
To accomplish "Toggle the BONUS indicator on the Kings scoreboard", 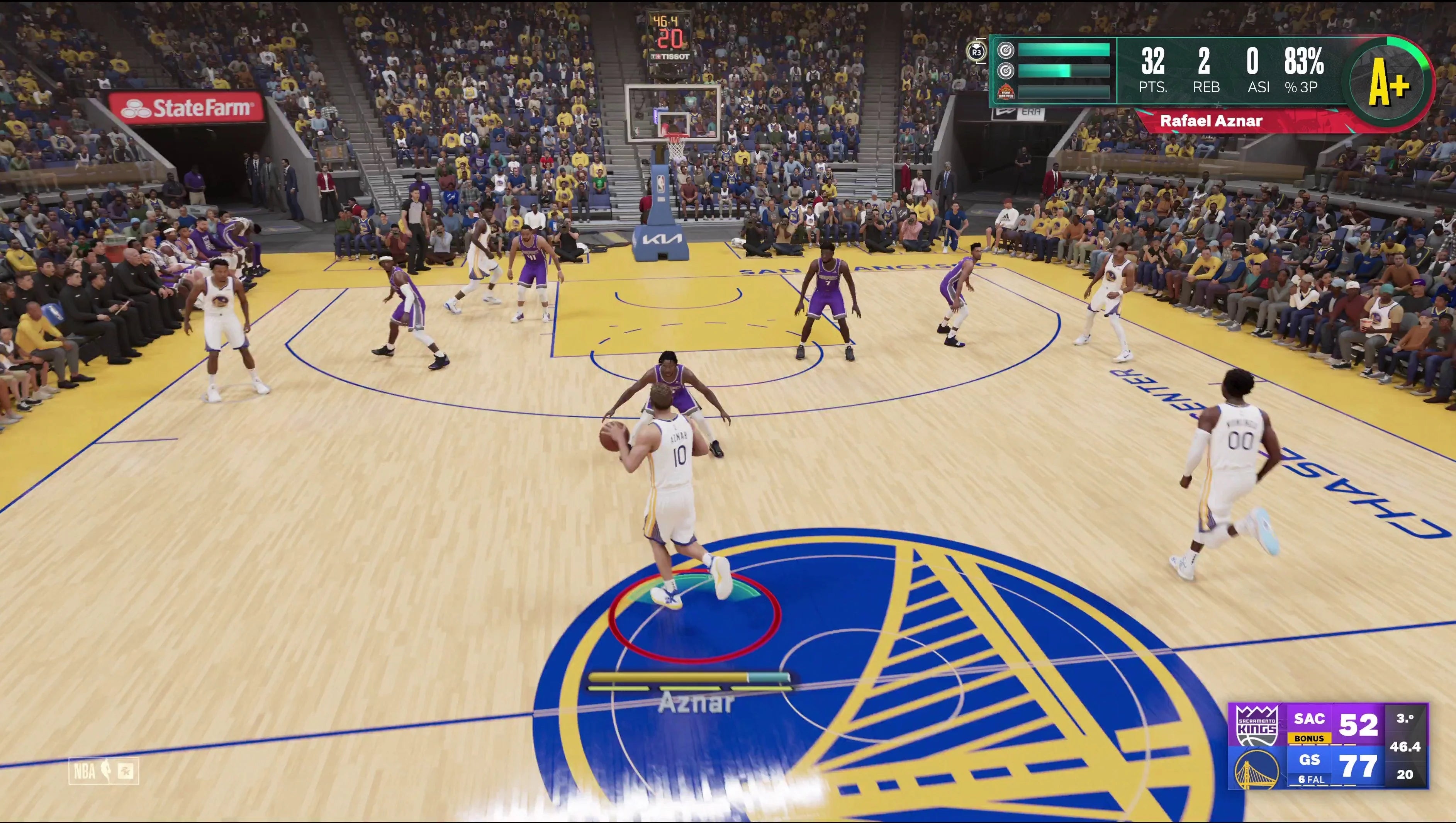I will [1309, 738].
